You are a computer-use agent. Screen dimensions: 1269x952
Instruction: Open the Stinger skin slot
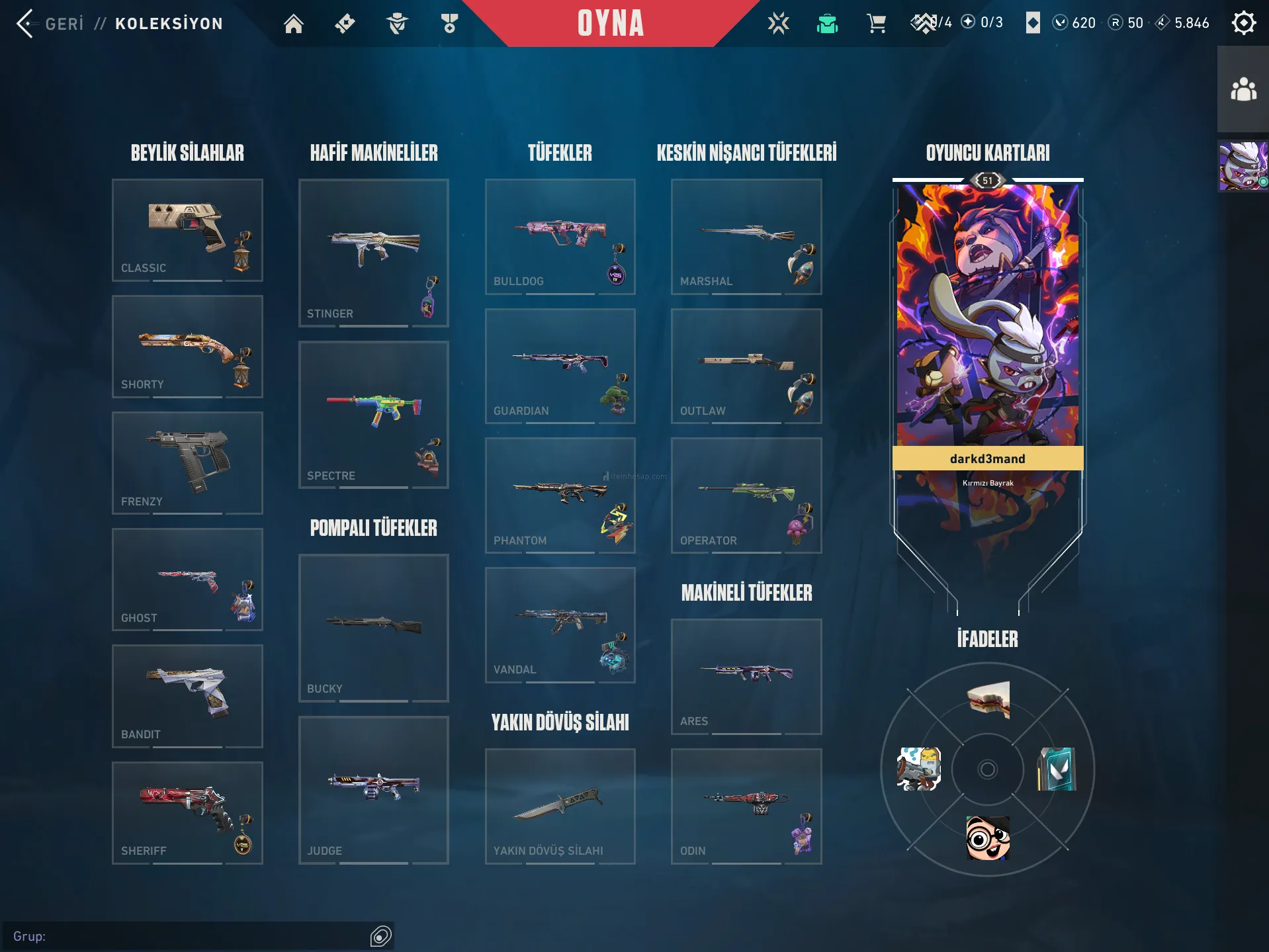373,253
